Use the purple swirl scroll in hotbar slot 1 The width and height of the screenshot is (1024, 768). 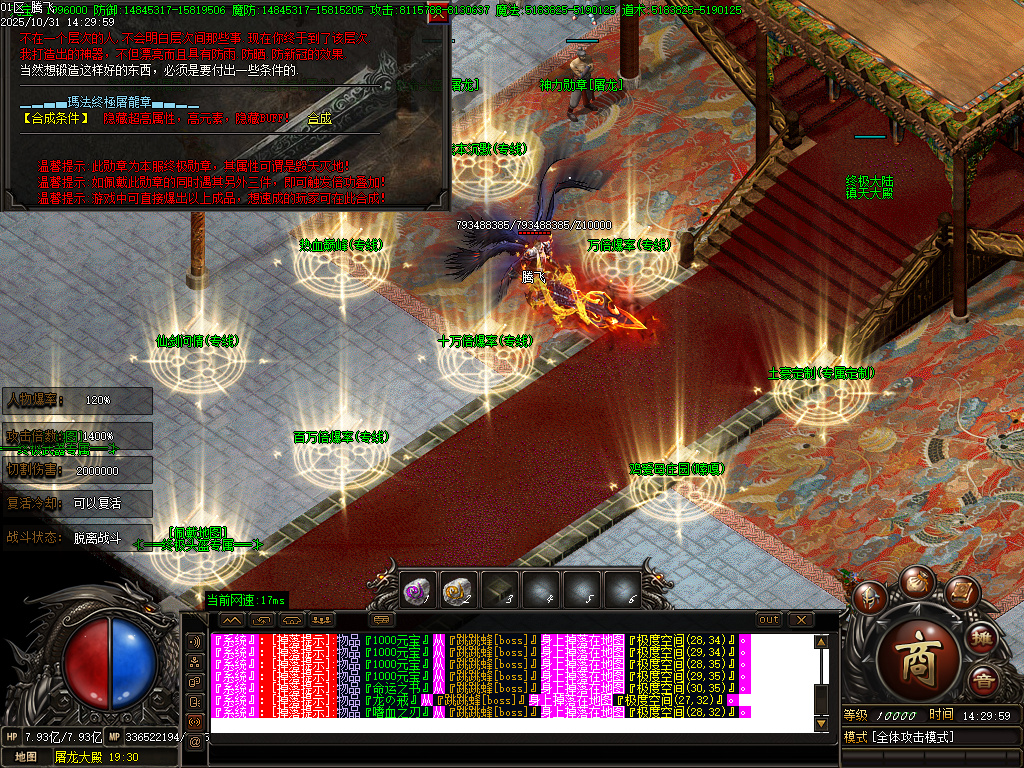click(x=418, y=591)
